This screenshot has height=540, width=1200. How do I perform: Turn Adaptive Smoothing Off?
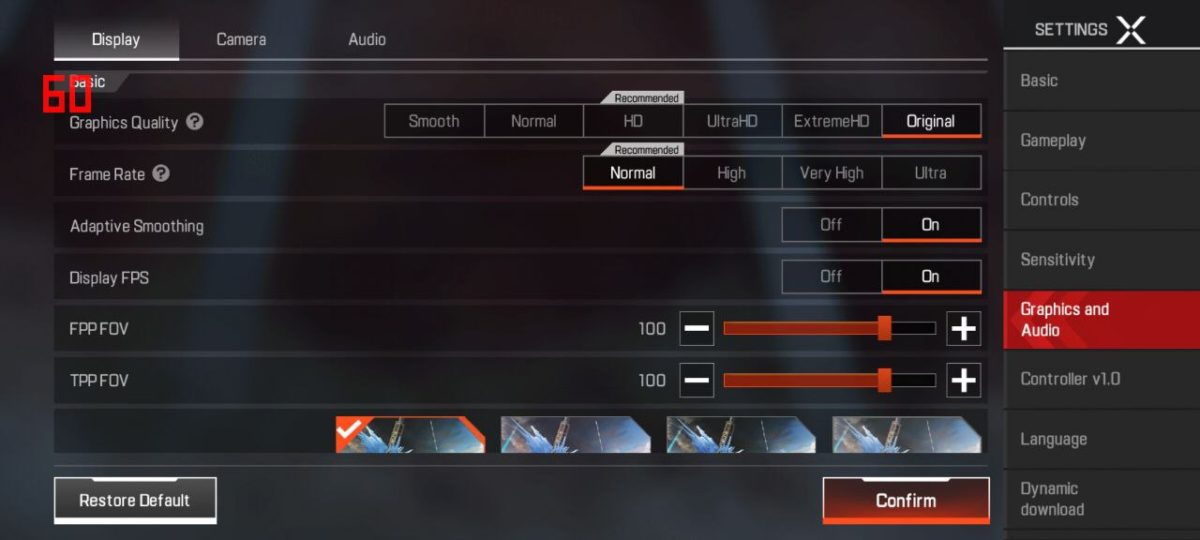[x=831, y=225]
